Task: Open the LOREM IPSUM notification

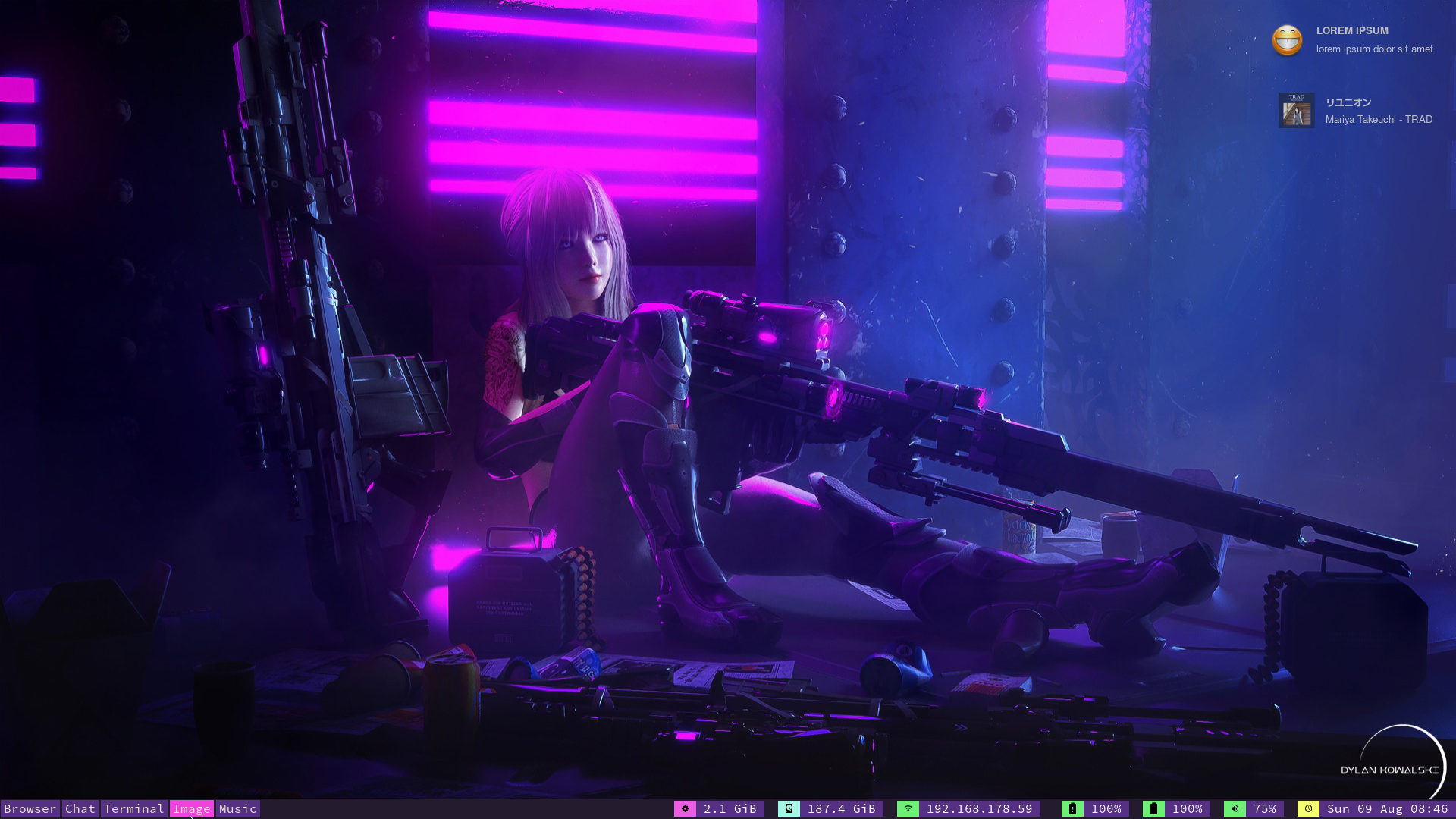Action: point(1351,31)
